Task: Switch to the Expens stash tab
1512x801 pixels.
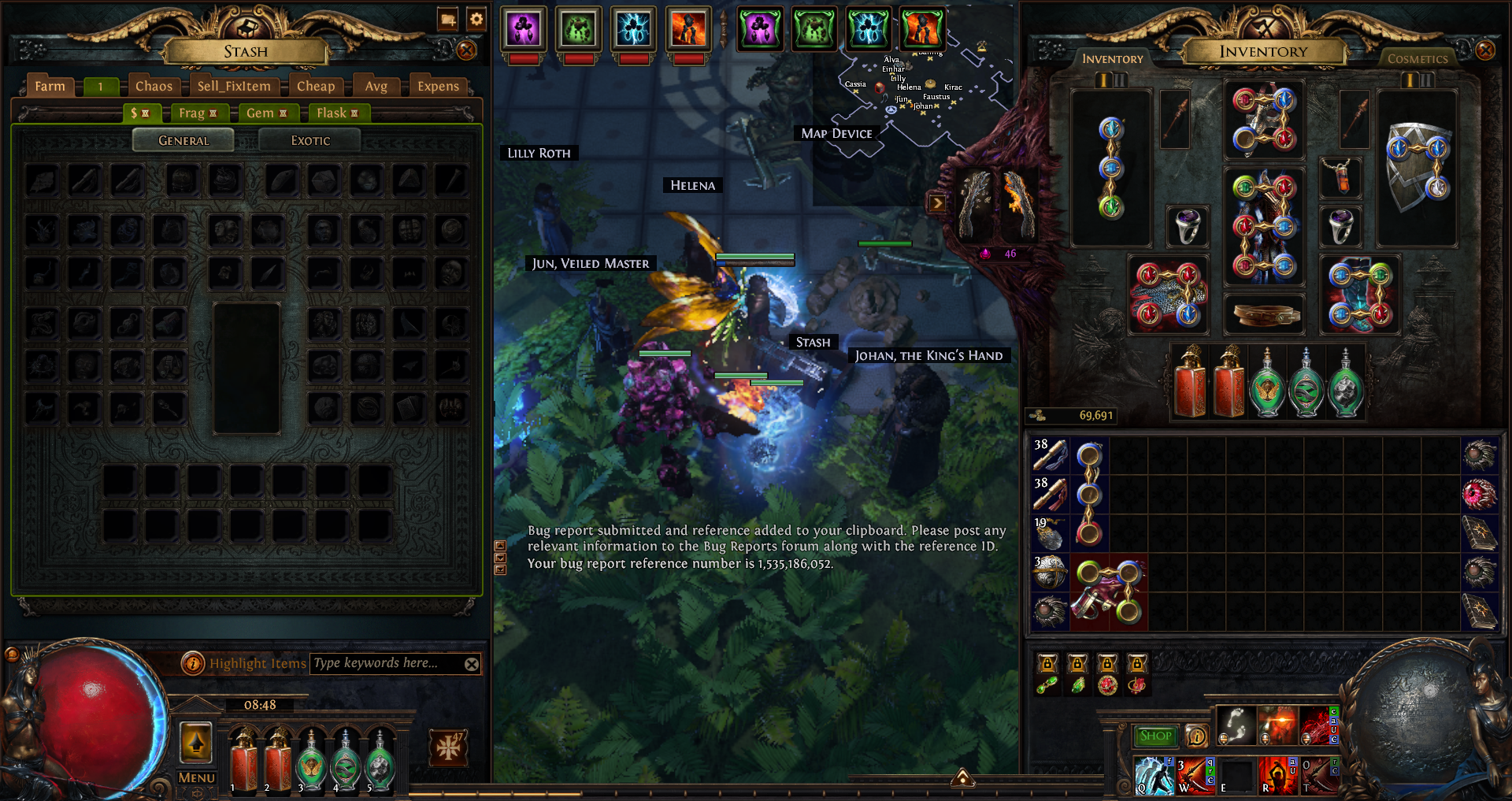Action: (438, 86)
